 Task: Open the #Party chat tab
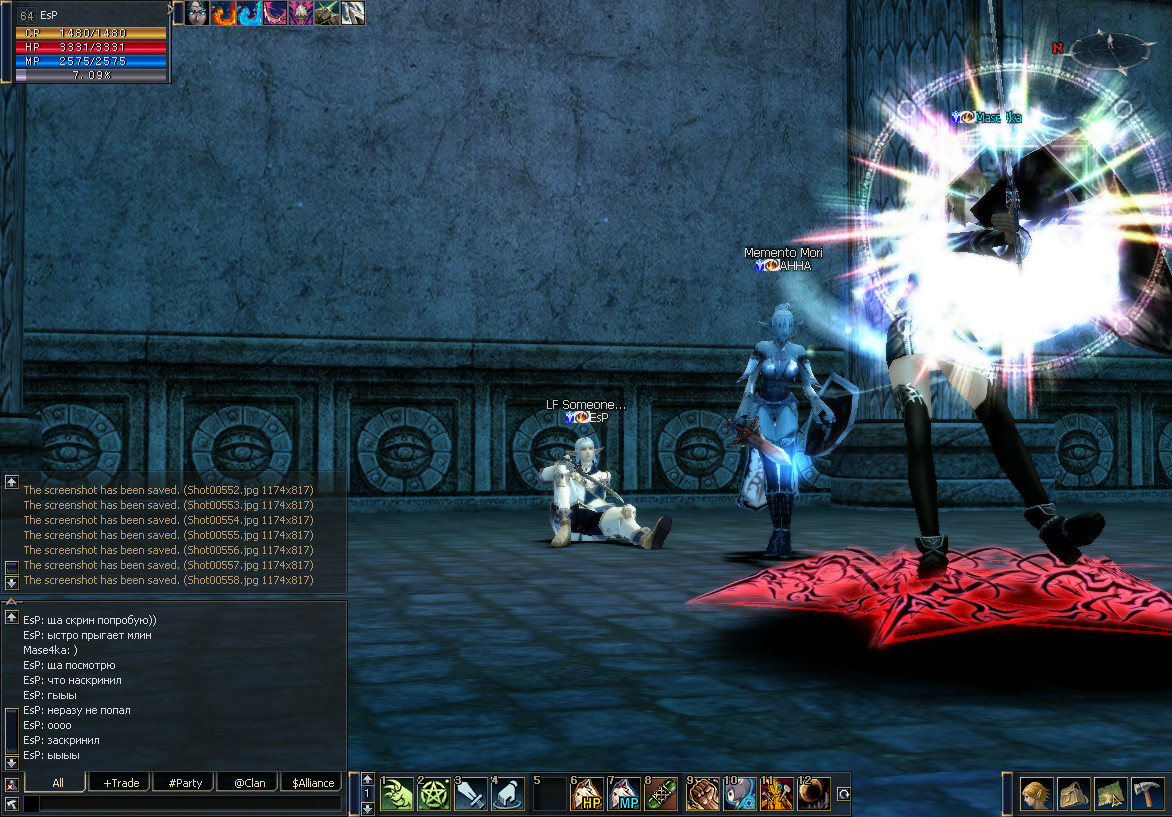coord(185,782)
